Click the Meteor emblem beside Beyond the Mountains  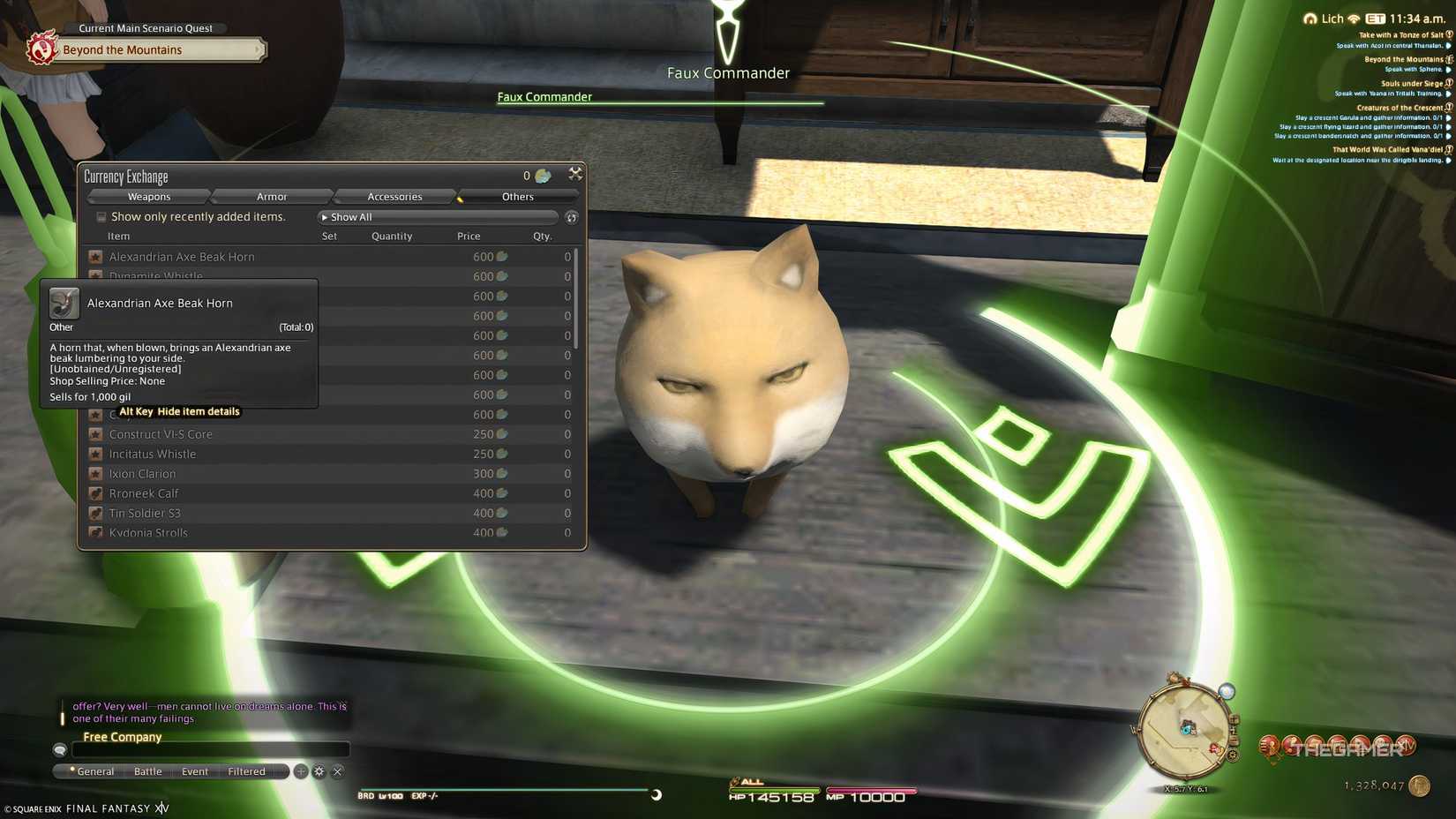pos(42,50)
